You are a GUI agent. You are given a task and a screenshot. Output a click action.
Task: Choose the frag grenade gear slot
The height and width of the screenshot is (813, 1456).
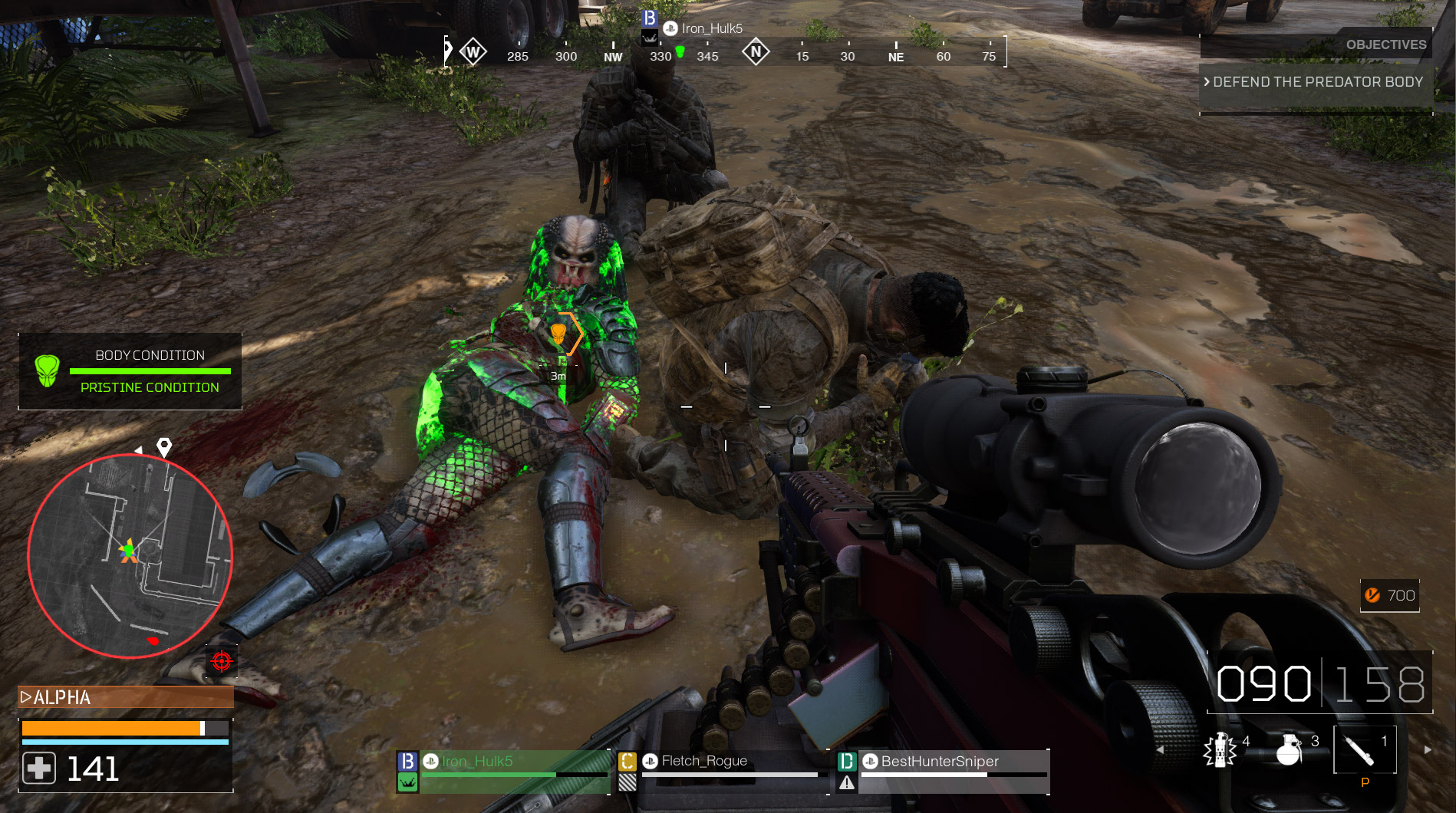point(1290,749)
